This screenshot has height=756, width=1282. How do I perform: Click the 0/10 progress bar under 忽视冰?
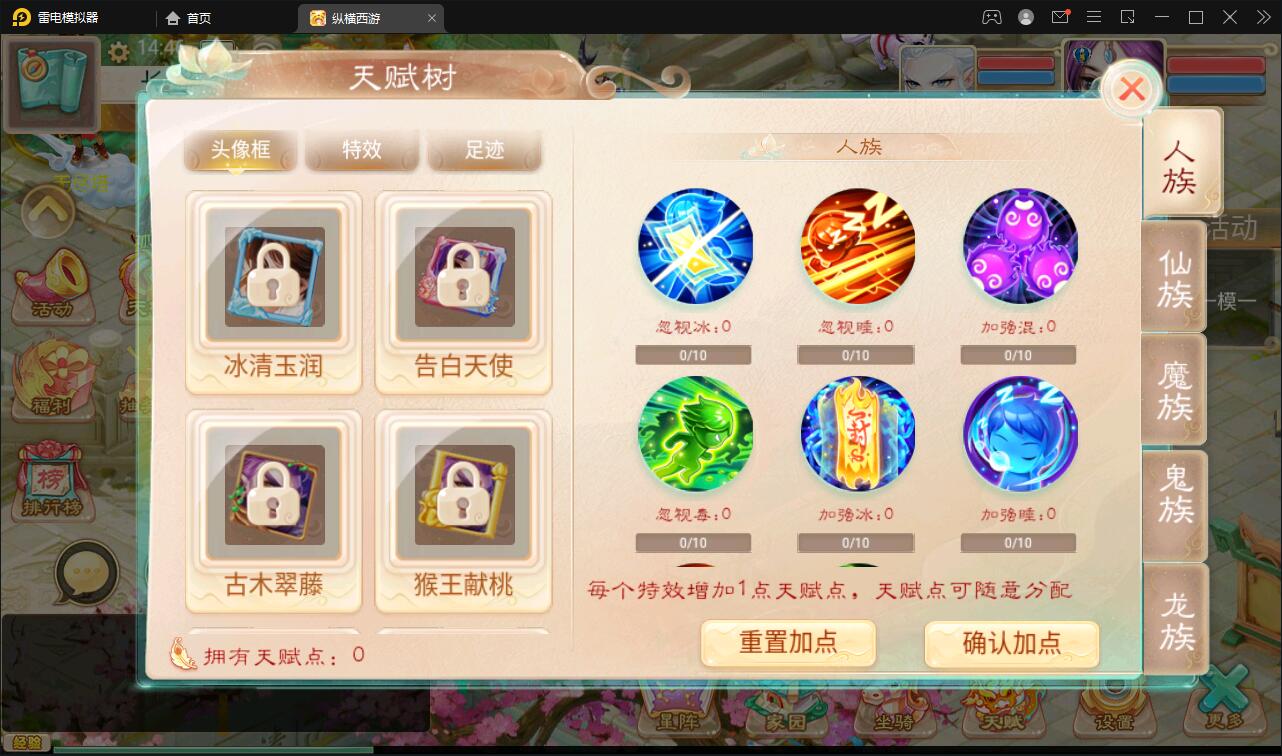coord(693,354)
